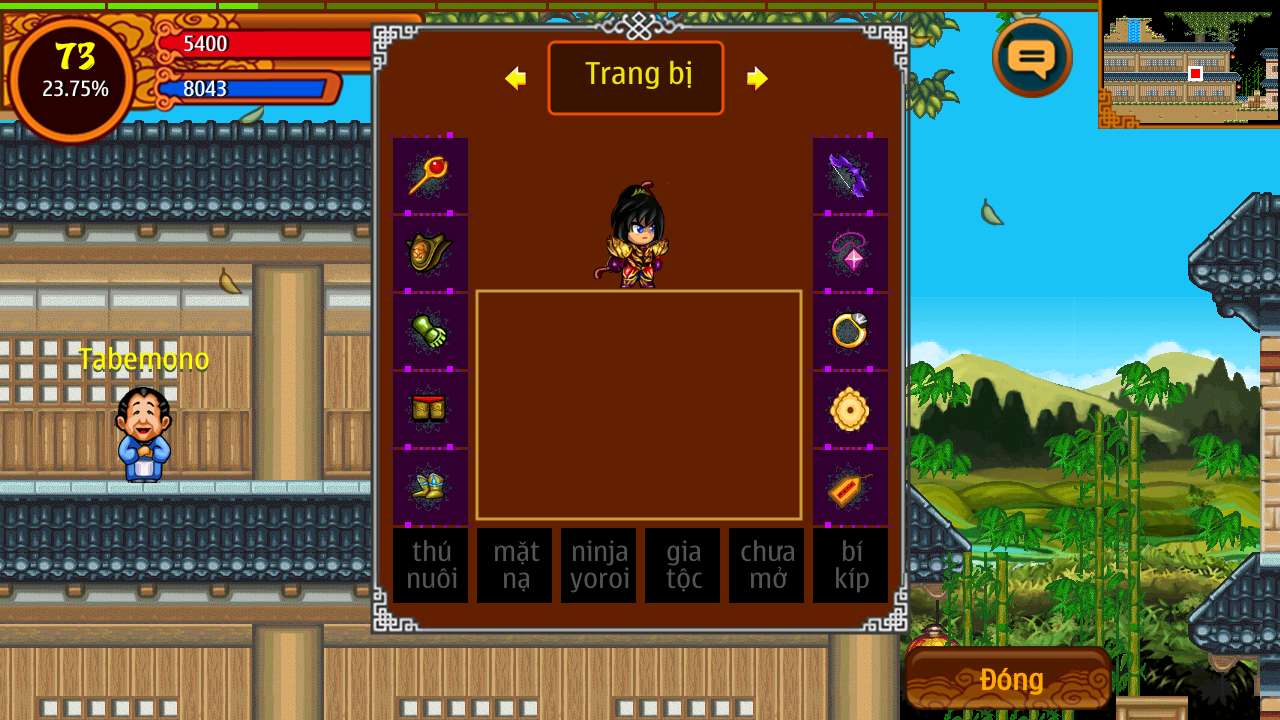Select the trousers equipment slot
The image size is (1280, 720).
tap(430, 409)
